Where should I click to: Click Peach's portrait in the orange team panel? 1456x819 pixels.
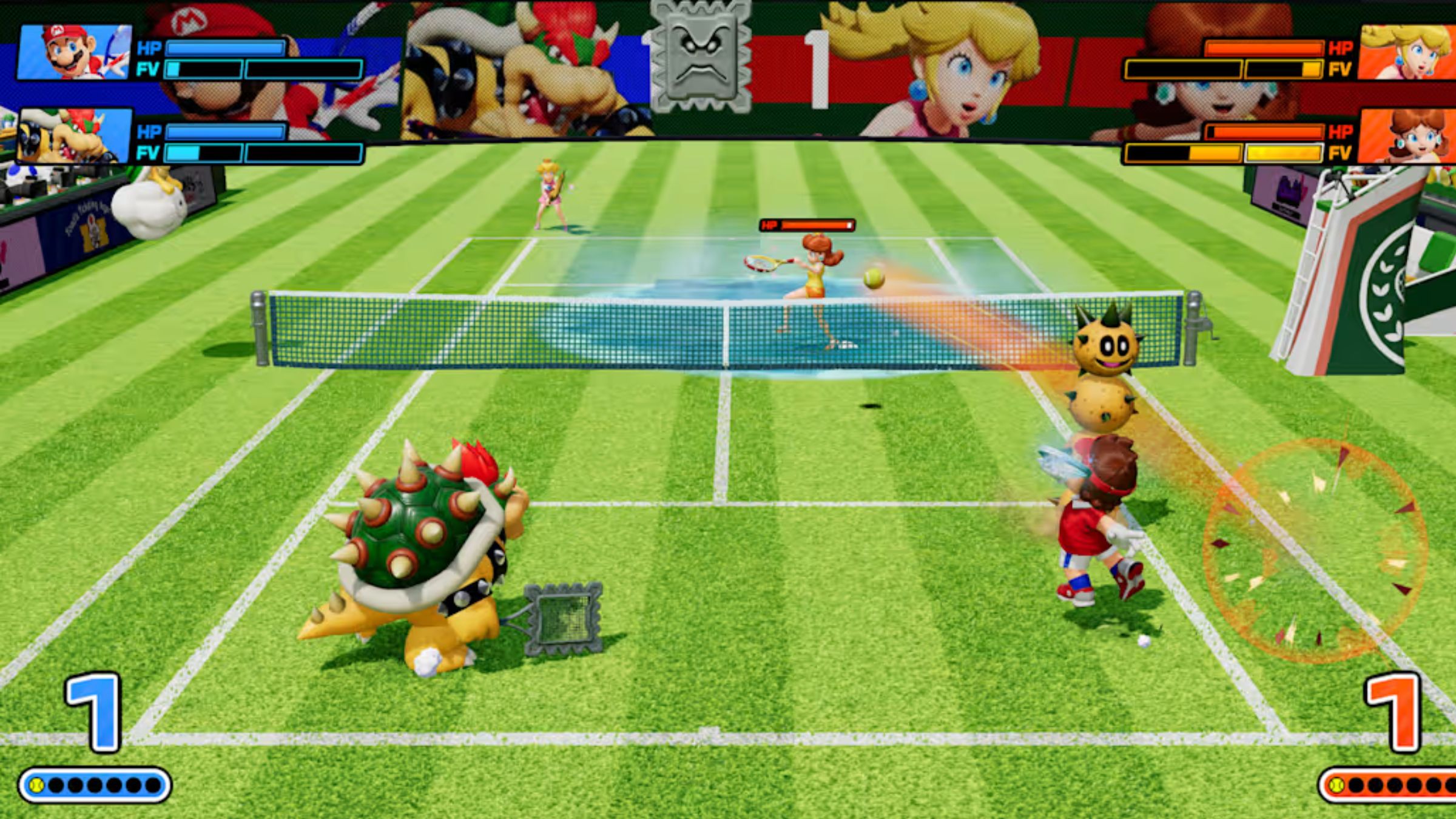point(1407,53)
